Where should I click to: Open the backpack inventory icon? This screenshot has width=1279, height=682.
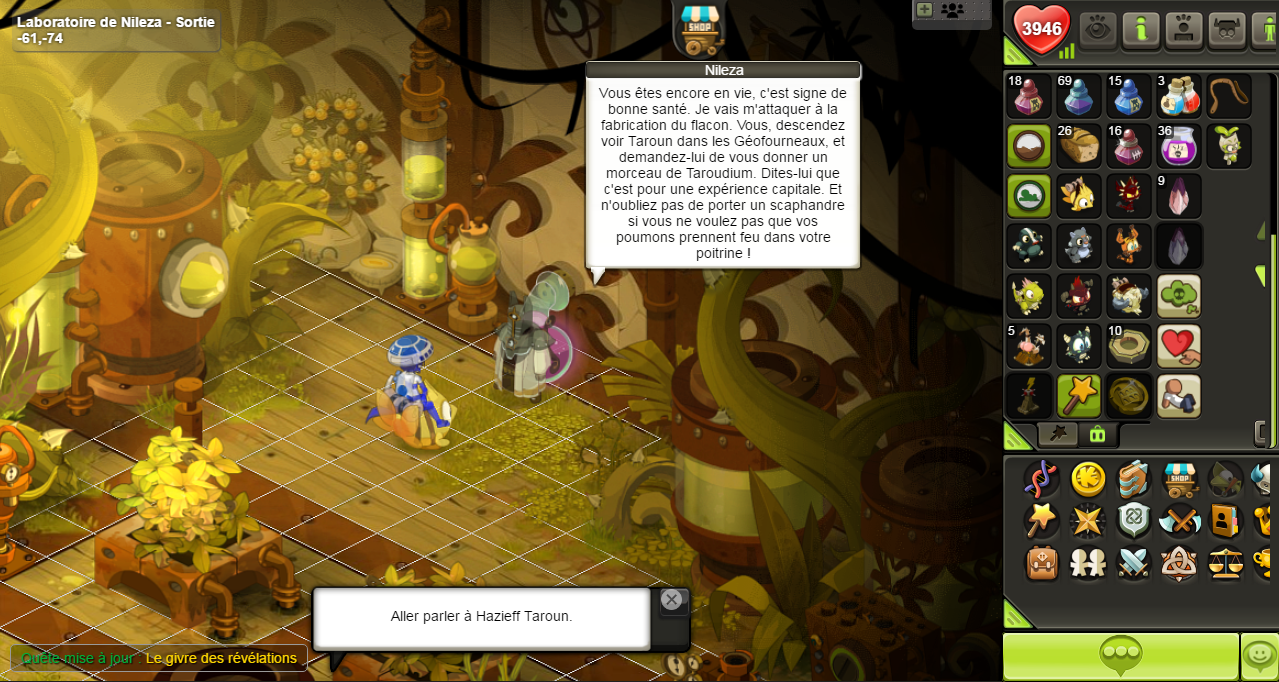point(1042,563)
